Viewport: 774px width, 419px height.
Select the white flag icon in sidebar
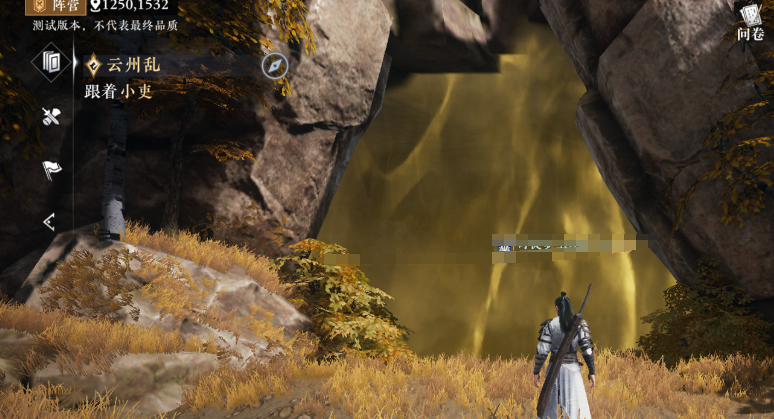click(52, 170)
